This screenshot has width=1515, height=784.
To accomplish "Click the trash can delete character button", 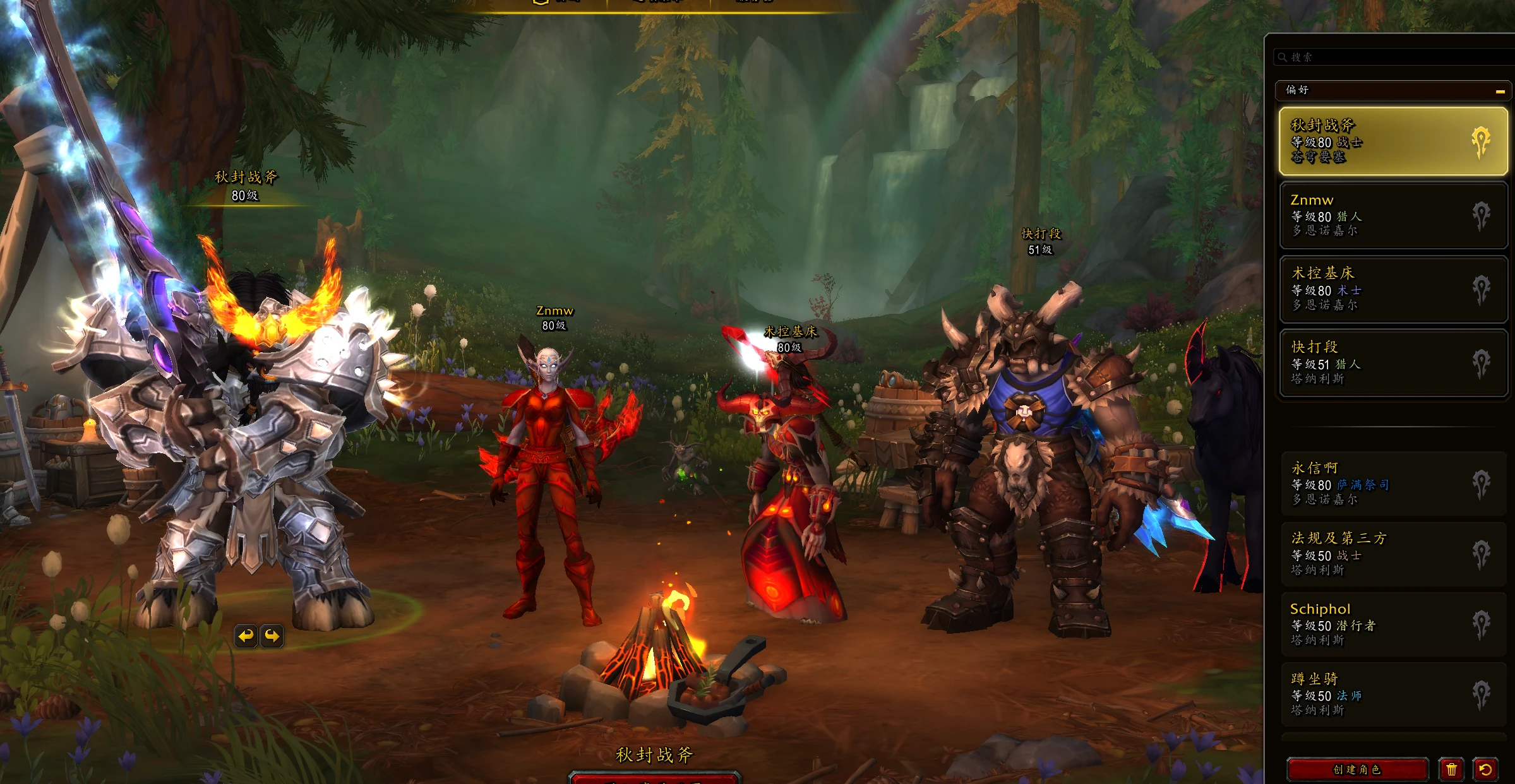I will (x=1451, y=769).
